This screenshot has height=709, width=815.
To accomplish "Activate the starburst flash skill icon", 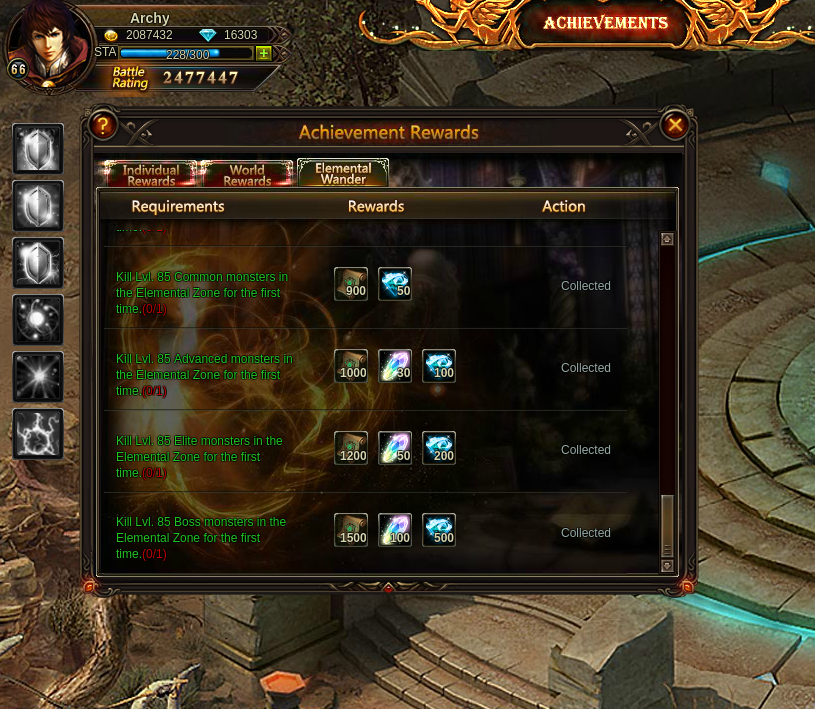I will [x=38, y=377].
